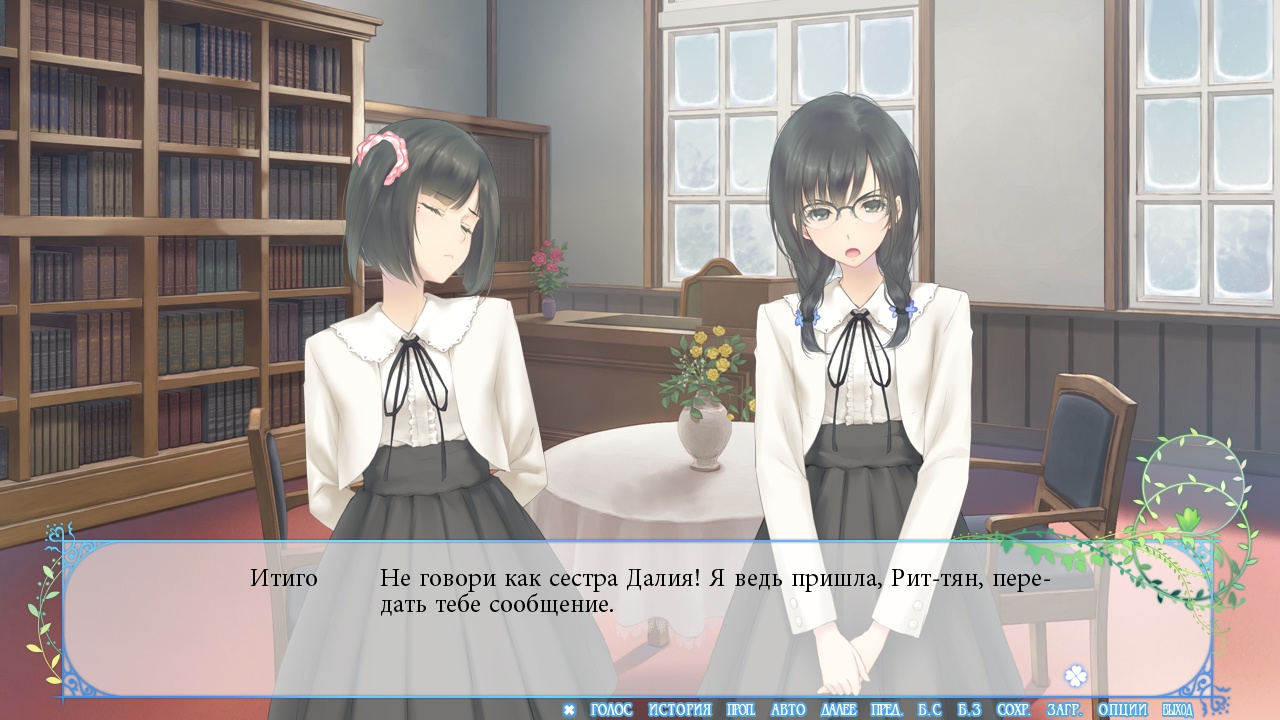Quick load with the Б.З button
Image resolution: width=1280 pixels, height=720 pixels.
(968, 710)
